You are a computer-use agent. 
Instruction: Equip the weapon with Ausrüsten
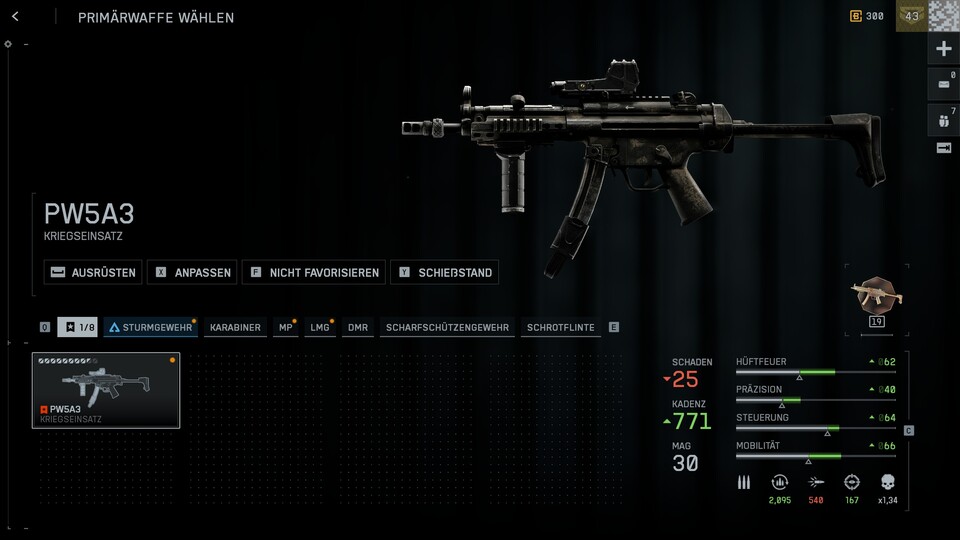[92, 272]
